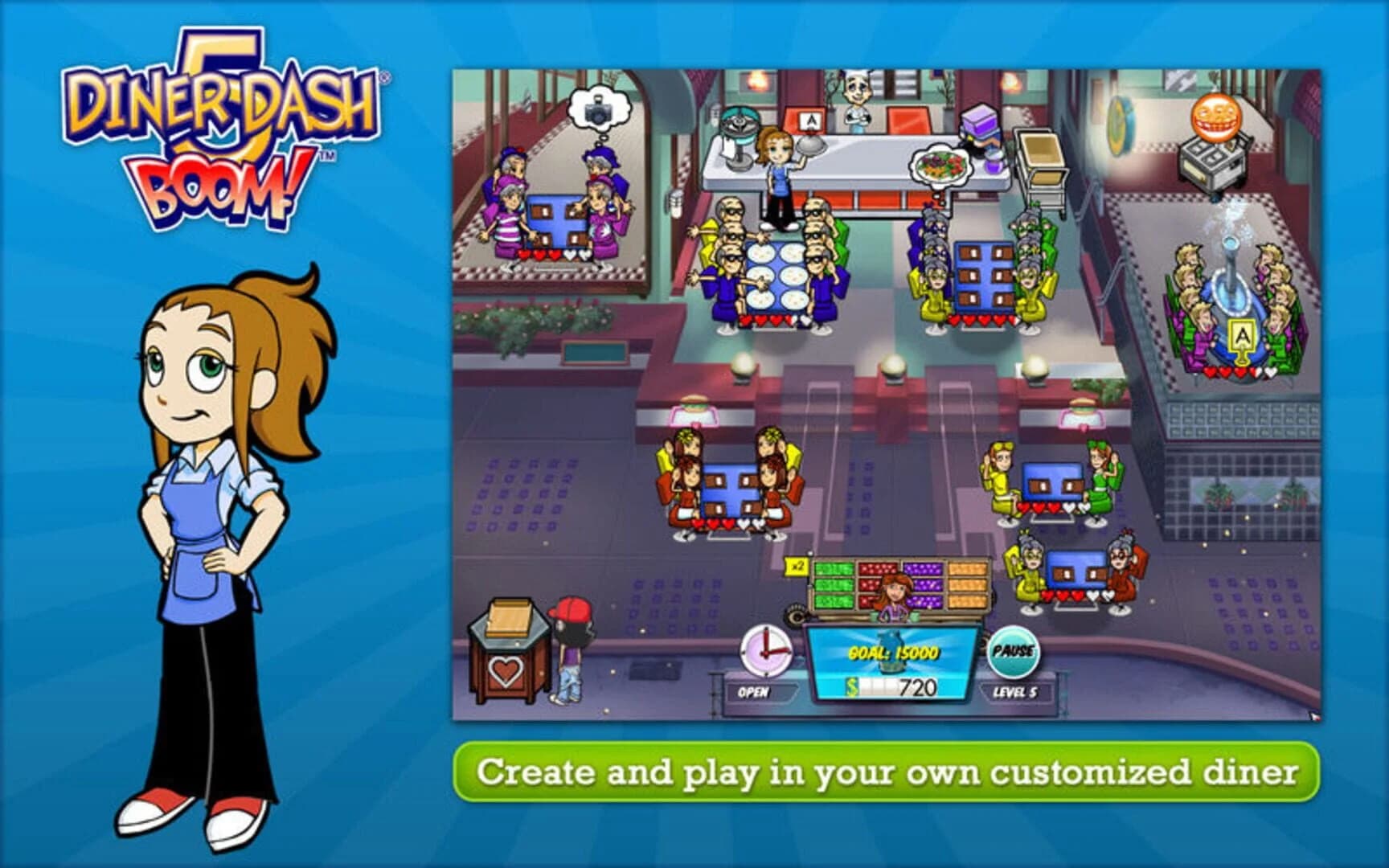Image resolution: width=1389 pixels, height=868 pixels.
Task: Toggle the bussing cart beside the counter
Action: 1041,161
